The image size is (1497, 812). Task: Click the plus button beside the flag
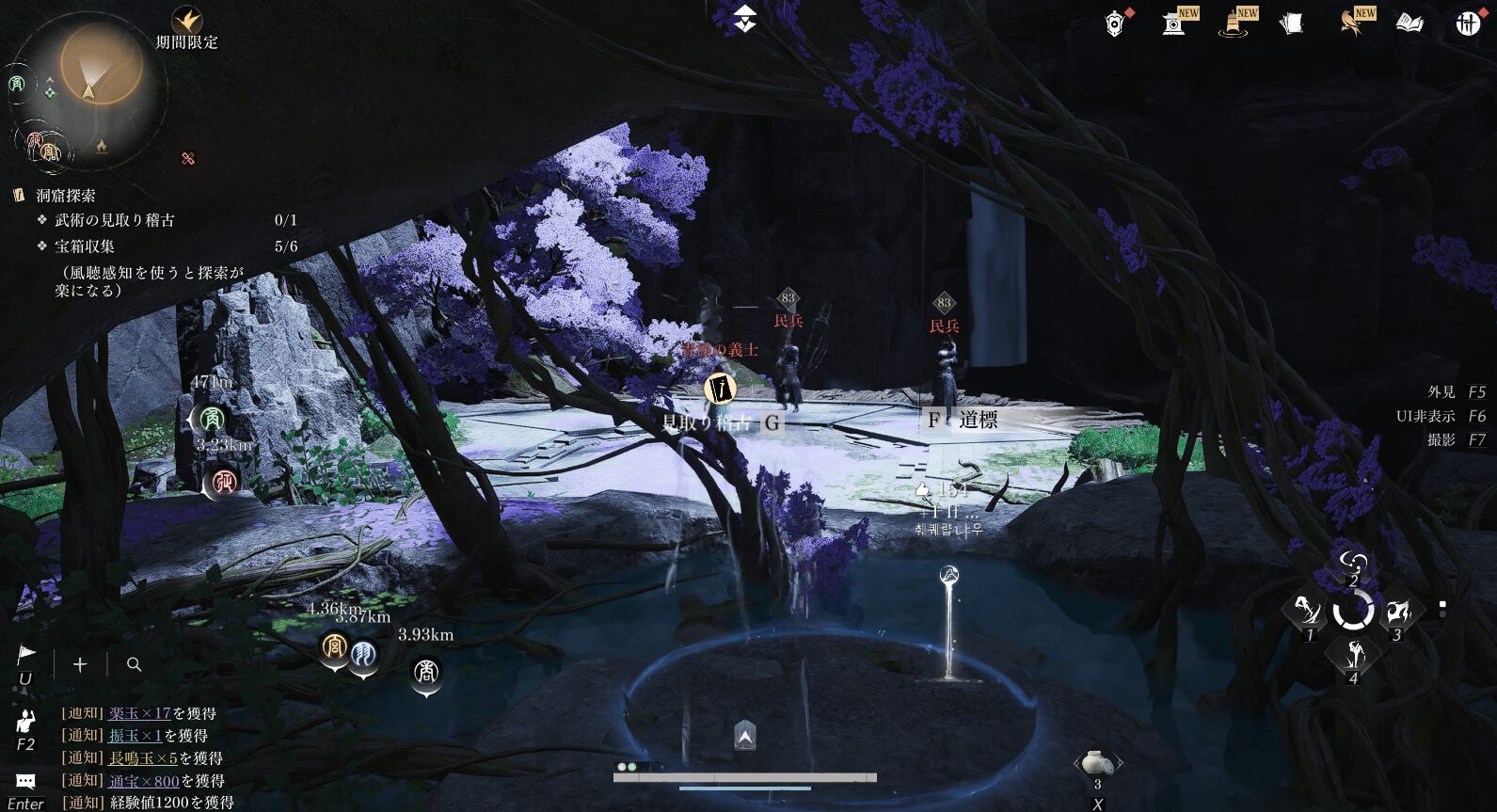80,664
